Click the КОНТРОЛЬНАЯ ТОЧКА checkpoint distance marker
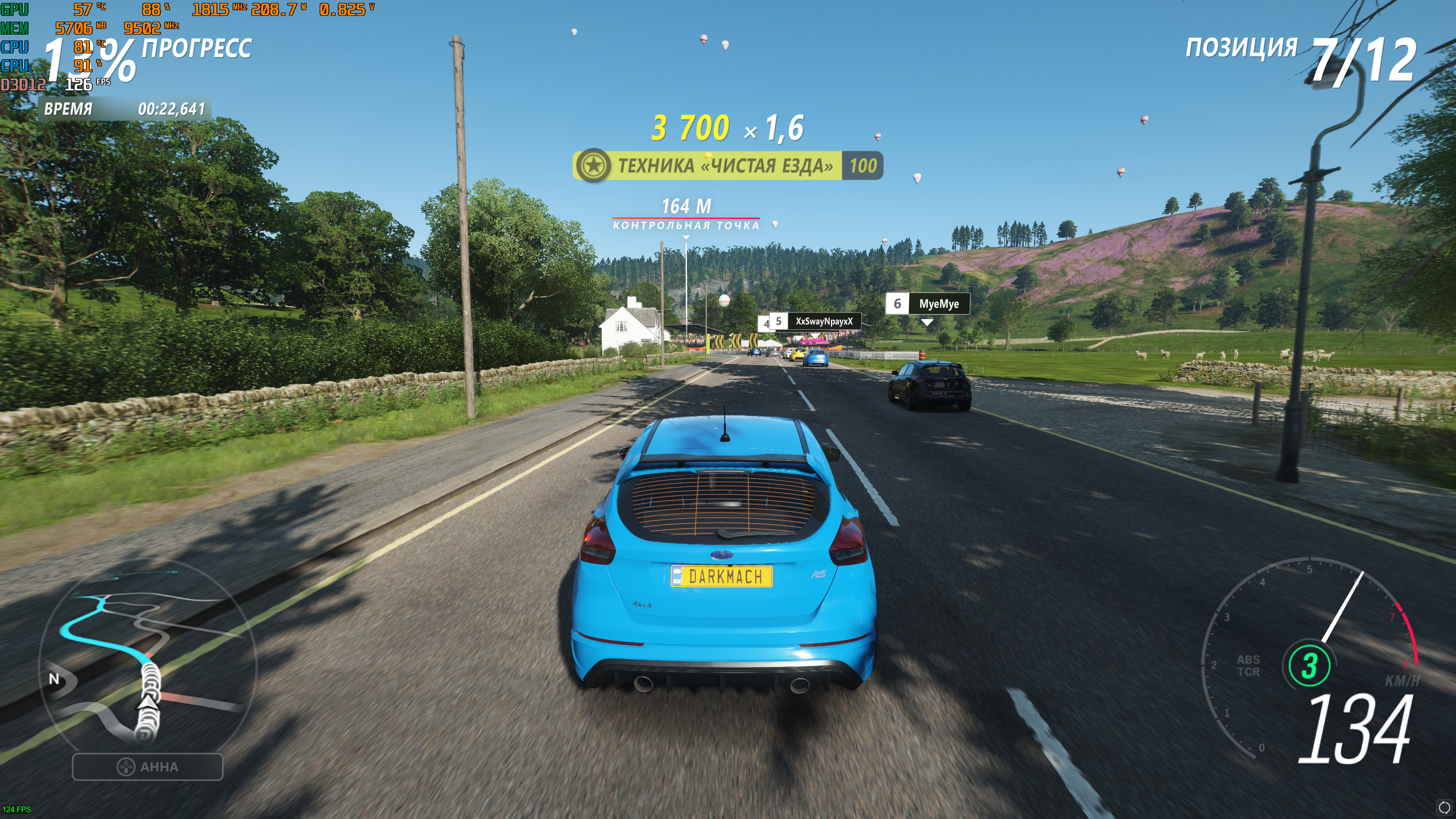Image resolution: width=1456 pixels, height=819 pixels. point(686,214)
